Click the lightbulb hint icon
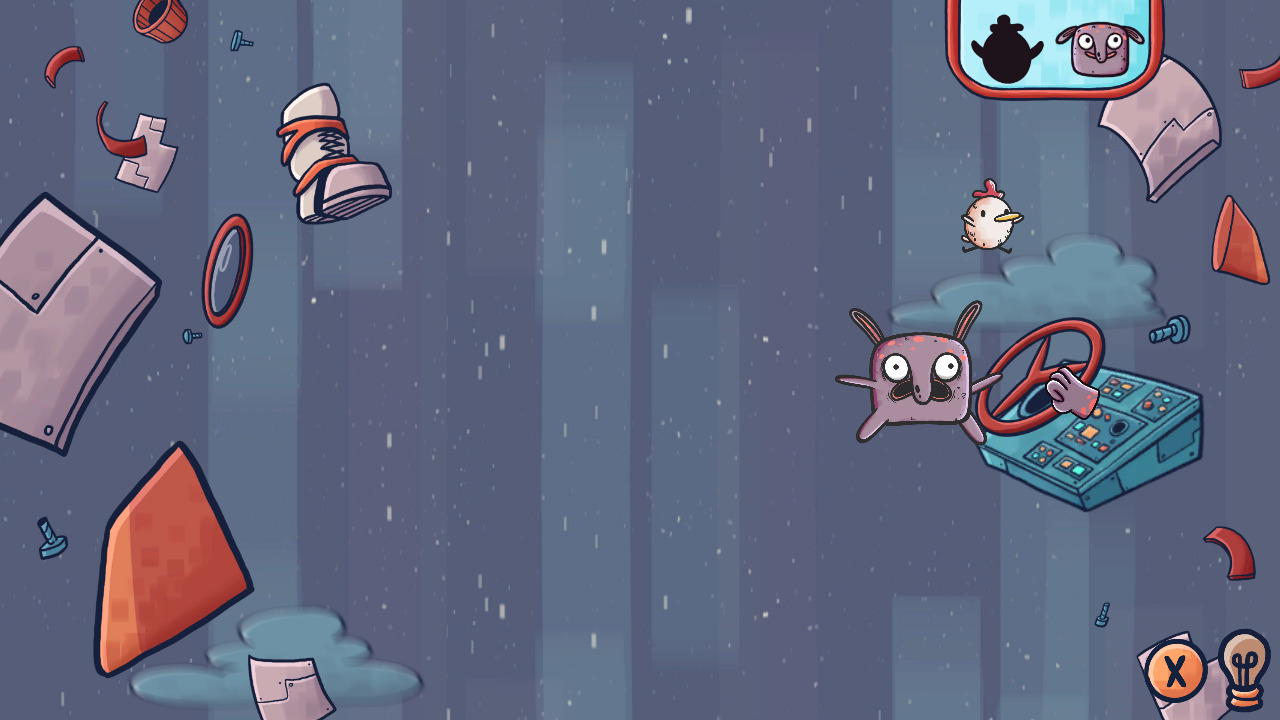Image resolution: width=1280 pixels, height=720 pixels. coord(1241,672)
